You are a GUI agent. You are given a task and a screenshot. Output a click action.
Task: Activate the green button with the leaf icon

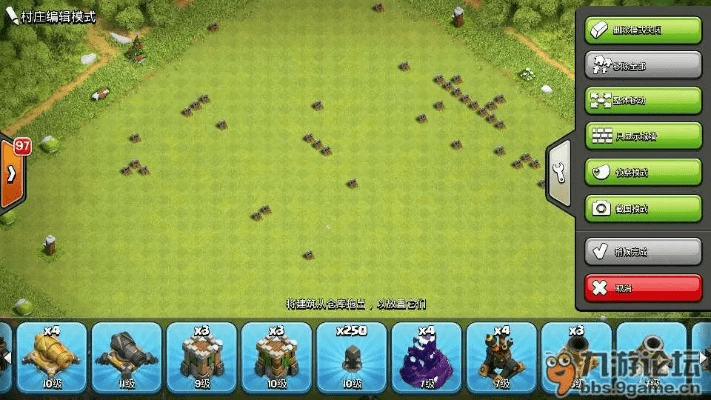[643, 172]
